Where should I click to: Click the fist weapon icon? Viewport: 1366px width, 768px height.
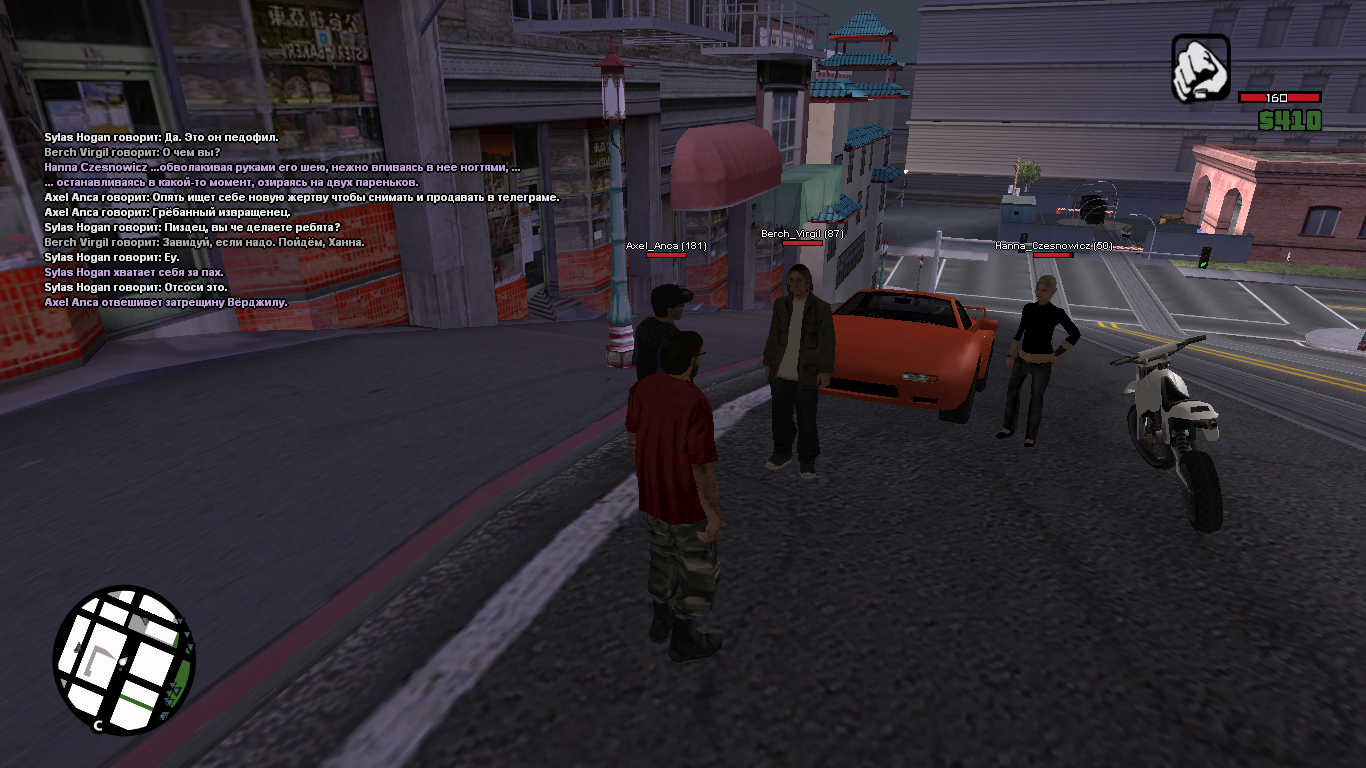pyautogui.click(x=1201, y=68)
